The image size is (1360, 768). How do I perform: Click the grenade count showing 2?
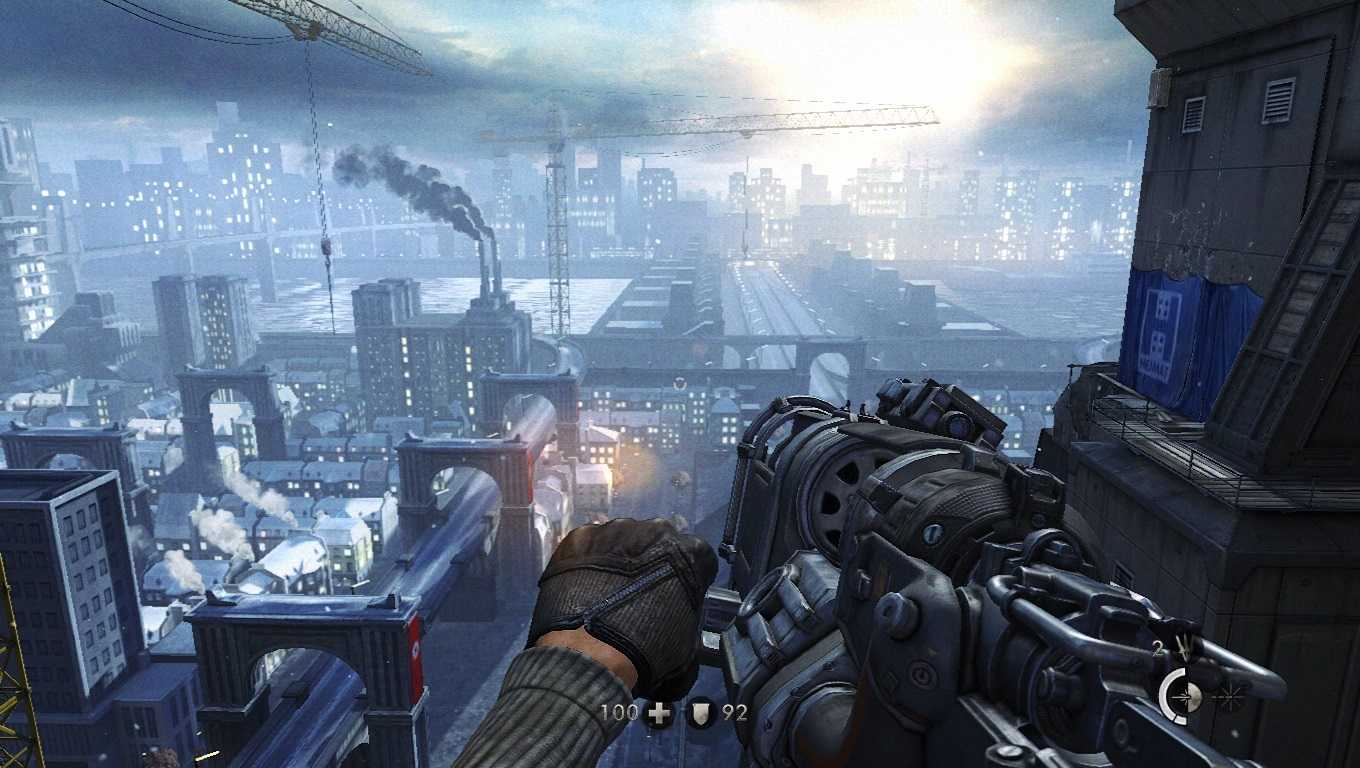(x=1156, y=646)
